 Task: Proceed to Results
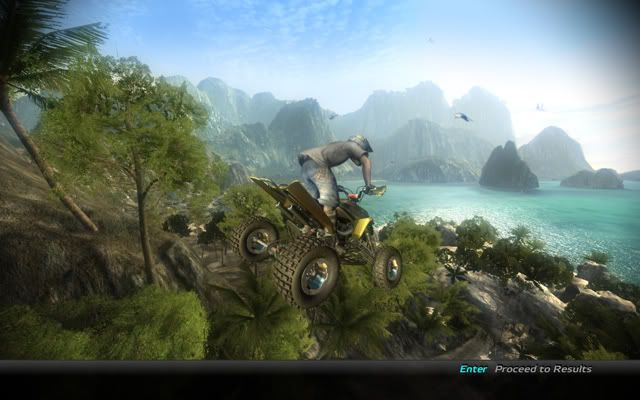[x=542, y=369]
